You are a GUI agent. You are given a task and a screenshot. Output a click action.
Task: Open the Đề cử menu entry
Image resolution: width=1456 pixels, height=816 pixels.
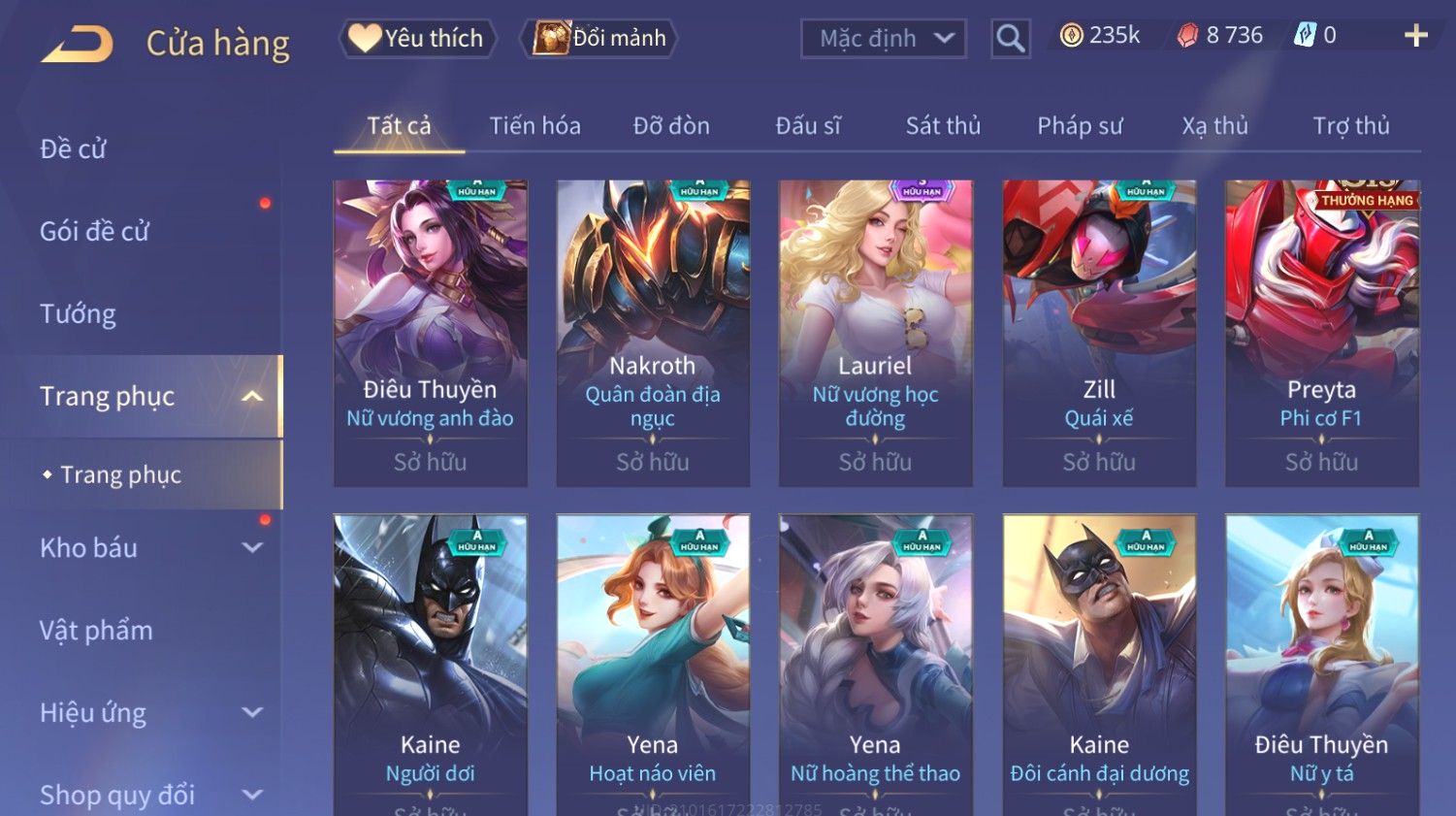[x=74, y=149]
